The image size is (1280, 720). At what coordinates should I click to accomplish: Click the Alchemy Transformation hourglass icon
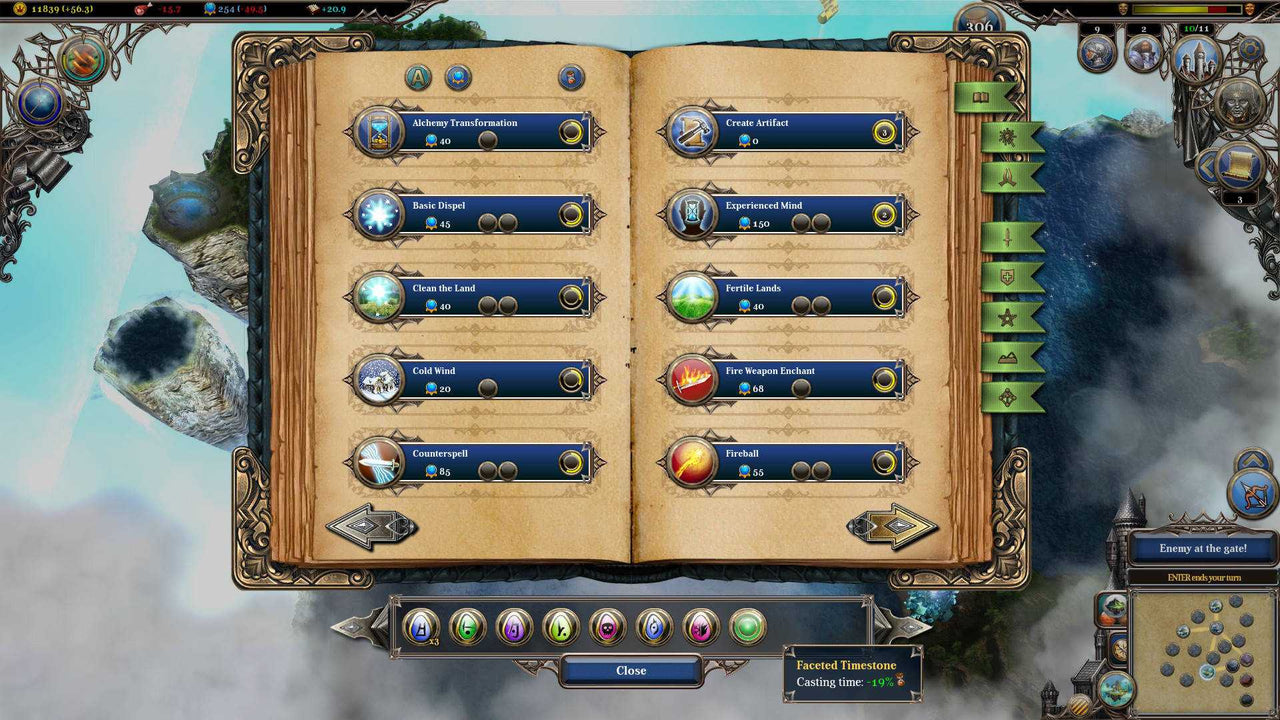pos(381,131)
